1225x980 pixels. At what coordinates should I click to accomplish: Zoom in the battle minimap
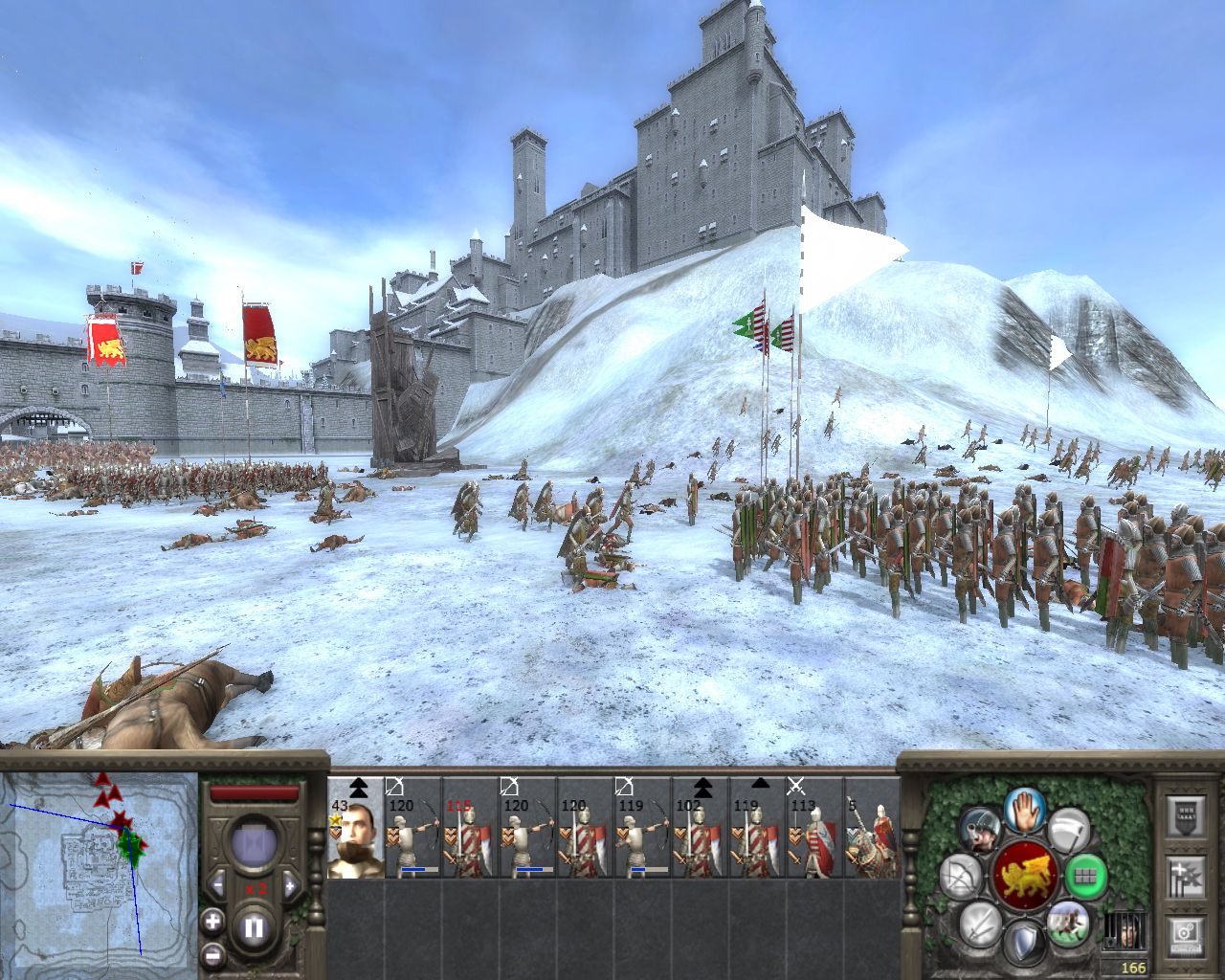[x=212, y=922]
